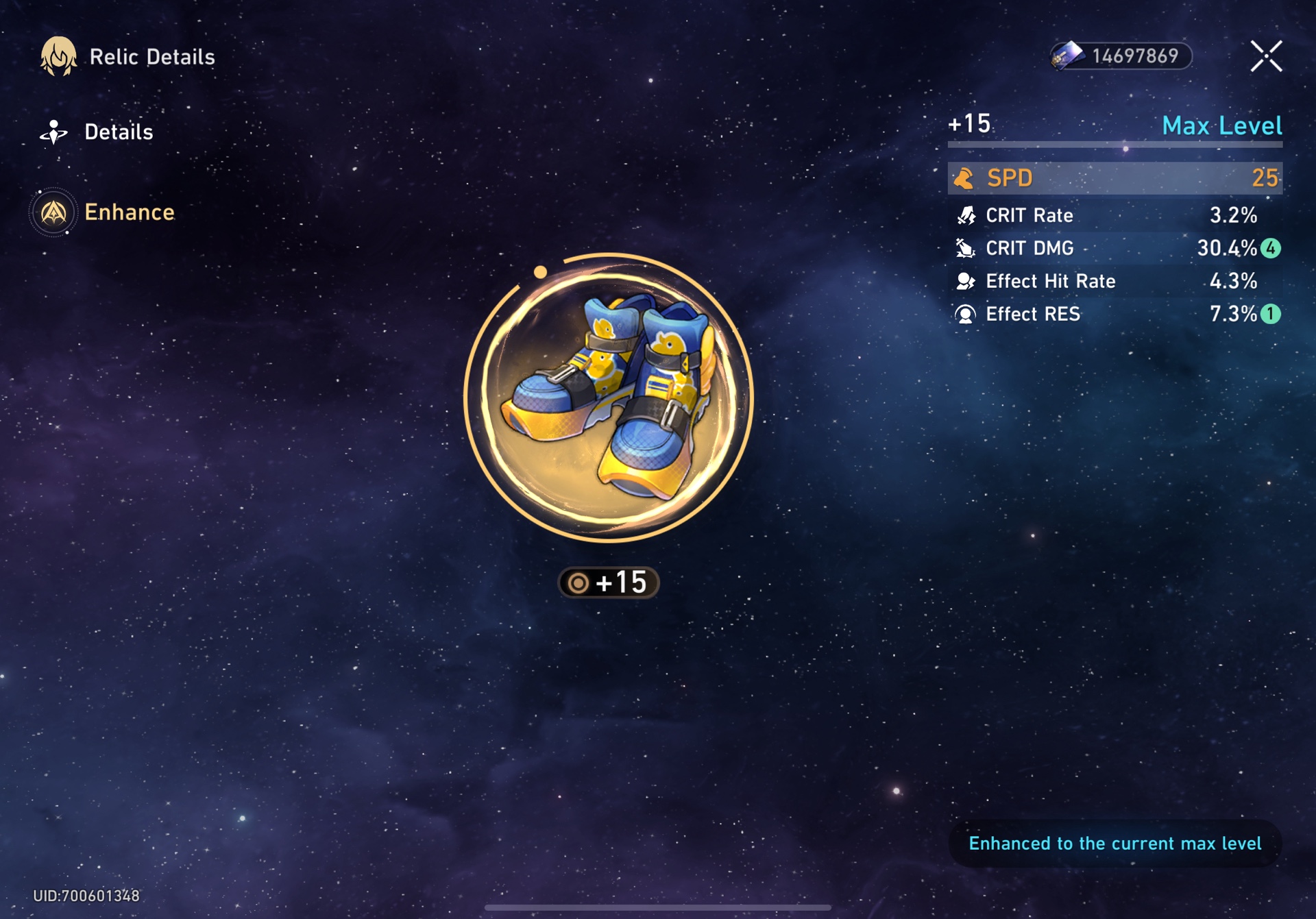Select the Effect RES substat row
The height and width of the screenshot is (919, 1316).
point(1114,314)
